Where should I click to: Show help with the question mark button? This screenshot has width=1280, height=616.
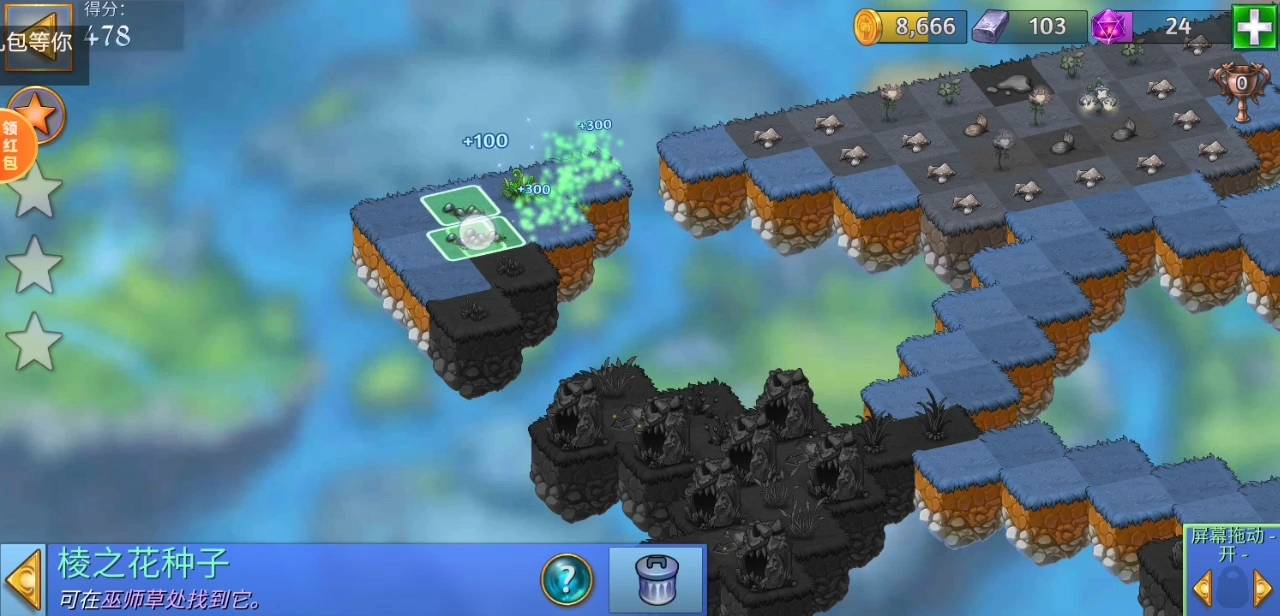pyautogui.click(x=567, y=579)
